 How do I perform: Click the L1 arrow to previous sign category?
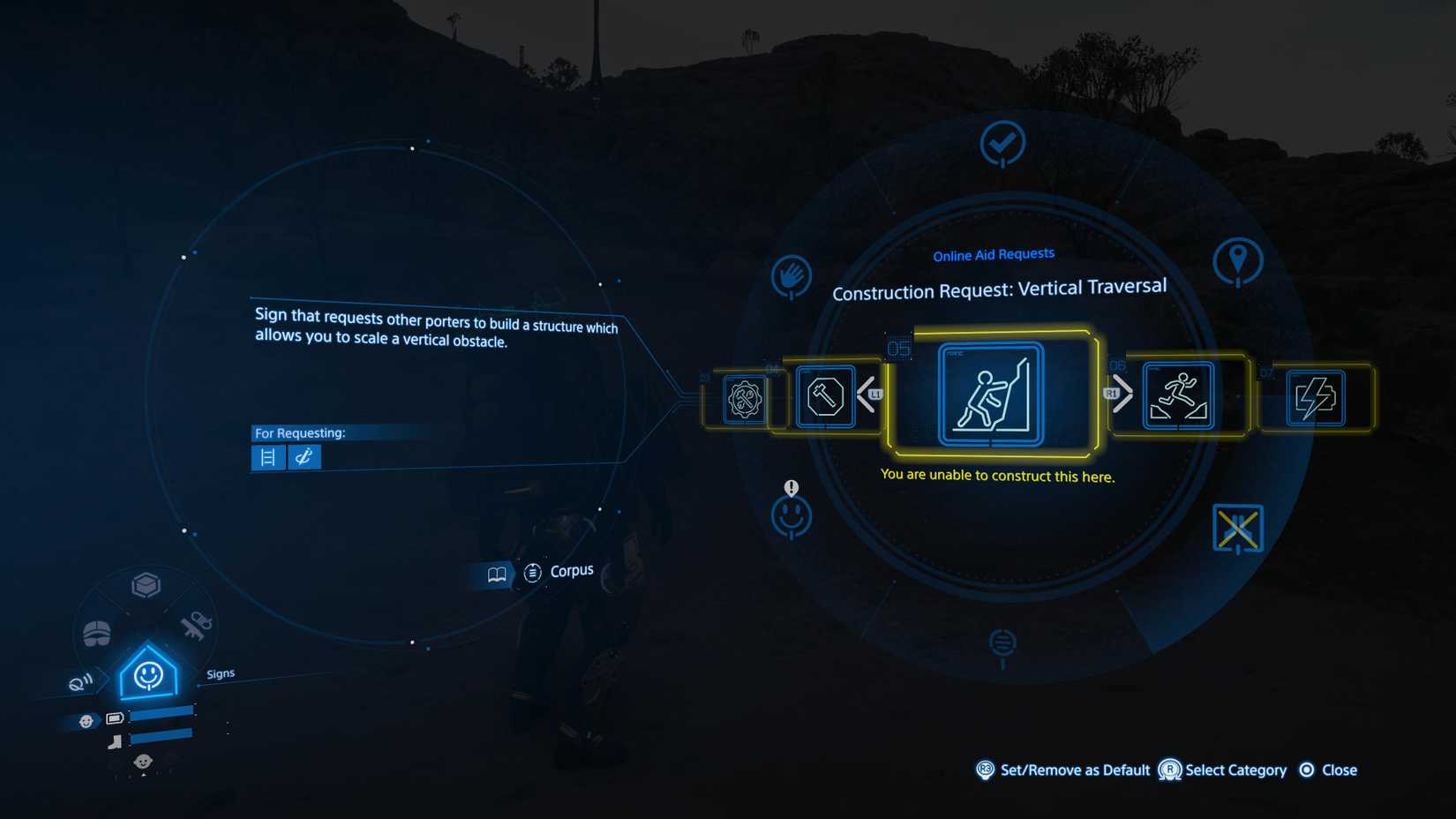pyautogui.click(x=874, y=394)
